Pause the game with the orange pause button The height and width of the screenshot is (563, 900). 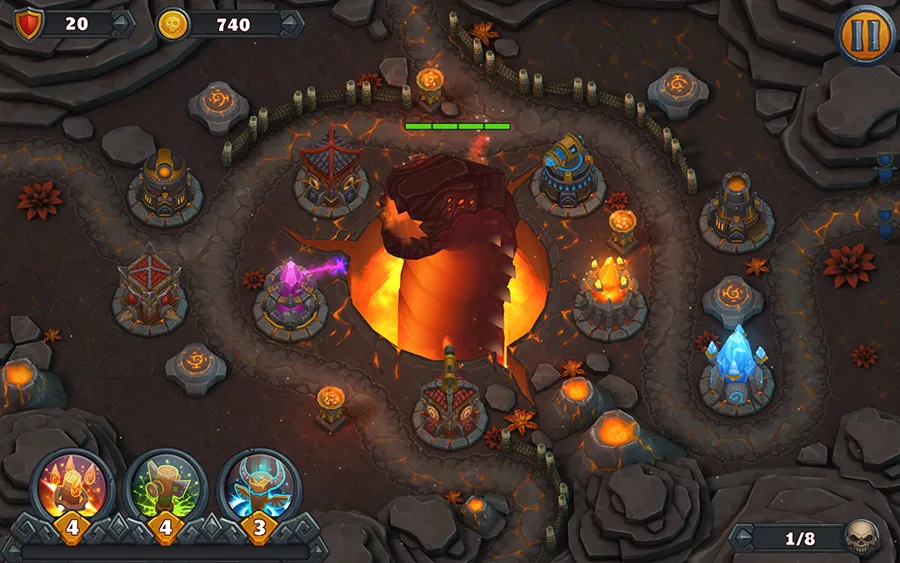click(x=864, y=34)
